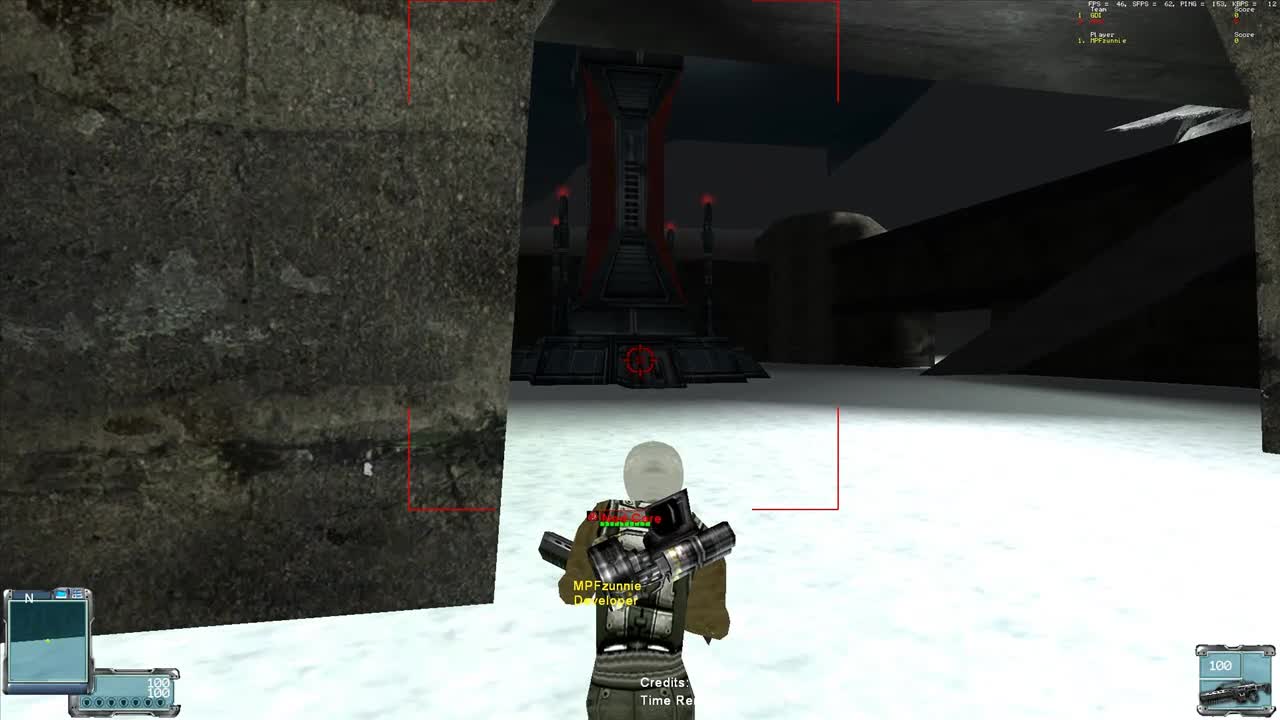Image resolution: width=1280 pixels, height=720 pixels.
Task: Click the last shield pip on health panel
Action: 160,702
